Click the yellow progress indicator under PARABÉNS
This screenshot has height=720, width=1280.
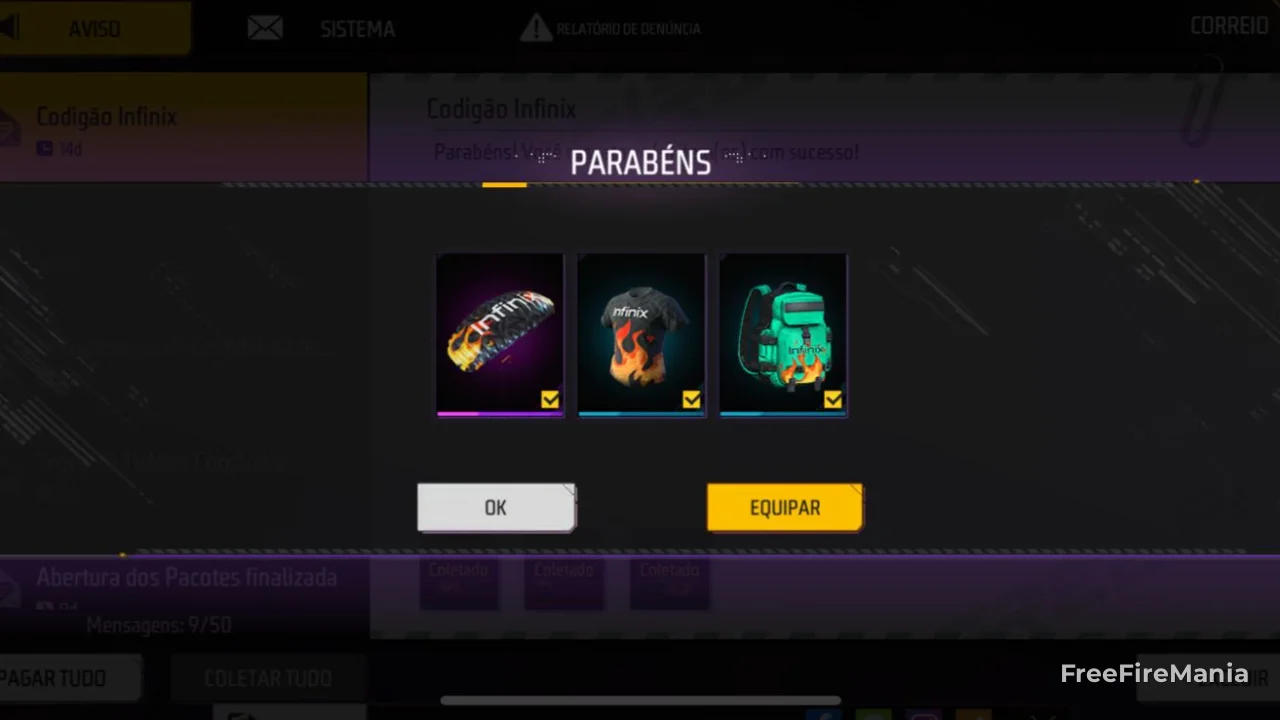(504, 184)
